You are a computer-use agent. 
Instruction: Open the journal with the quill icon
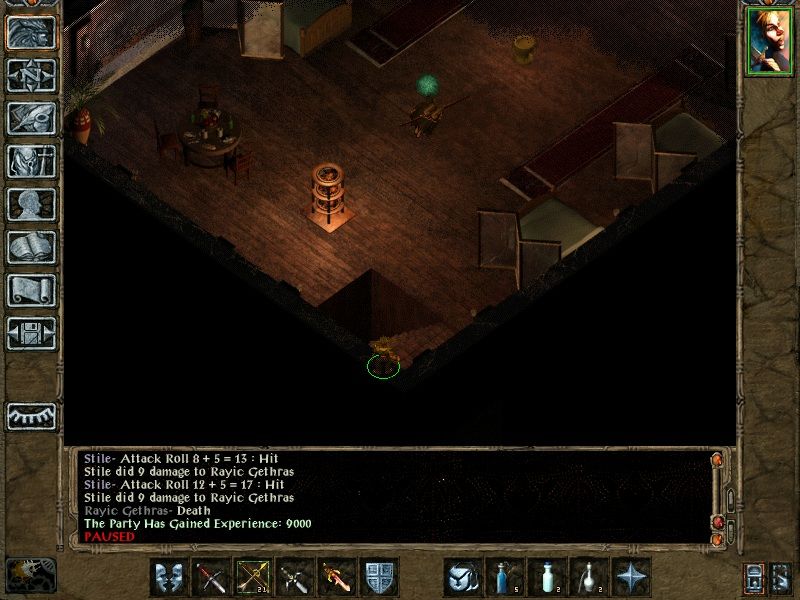click(31, 119)
